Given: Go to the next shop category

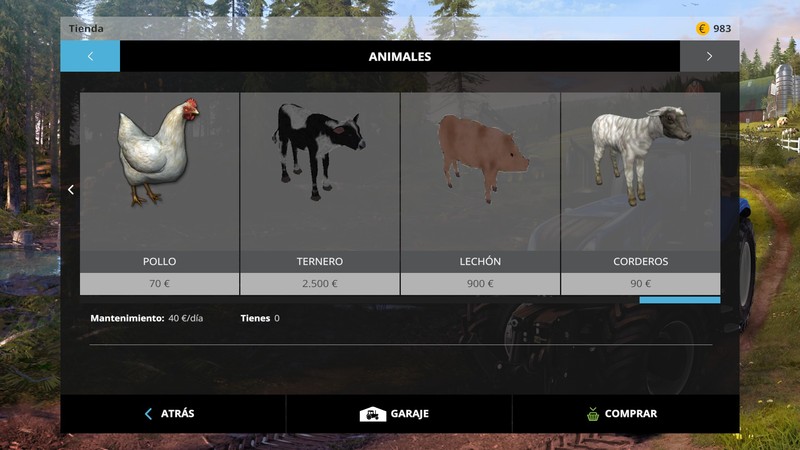Looking at the screenshot, I should pyautogui.click(x=709, y=57).
